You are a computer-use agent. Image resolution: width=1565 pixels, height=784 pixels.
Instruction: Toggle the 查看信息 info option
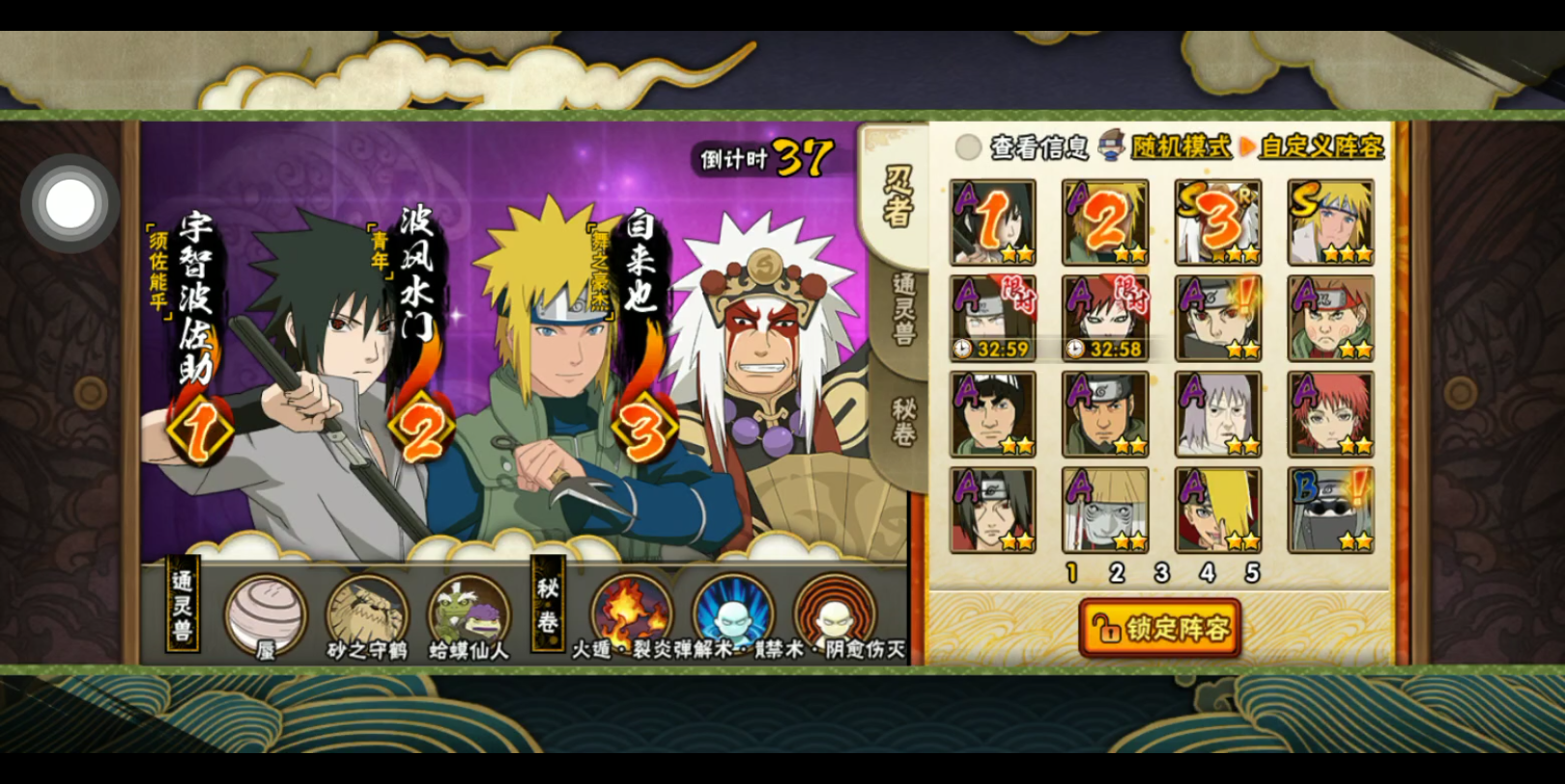(x=968, y=147)
